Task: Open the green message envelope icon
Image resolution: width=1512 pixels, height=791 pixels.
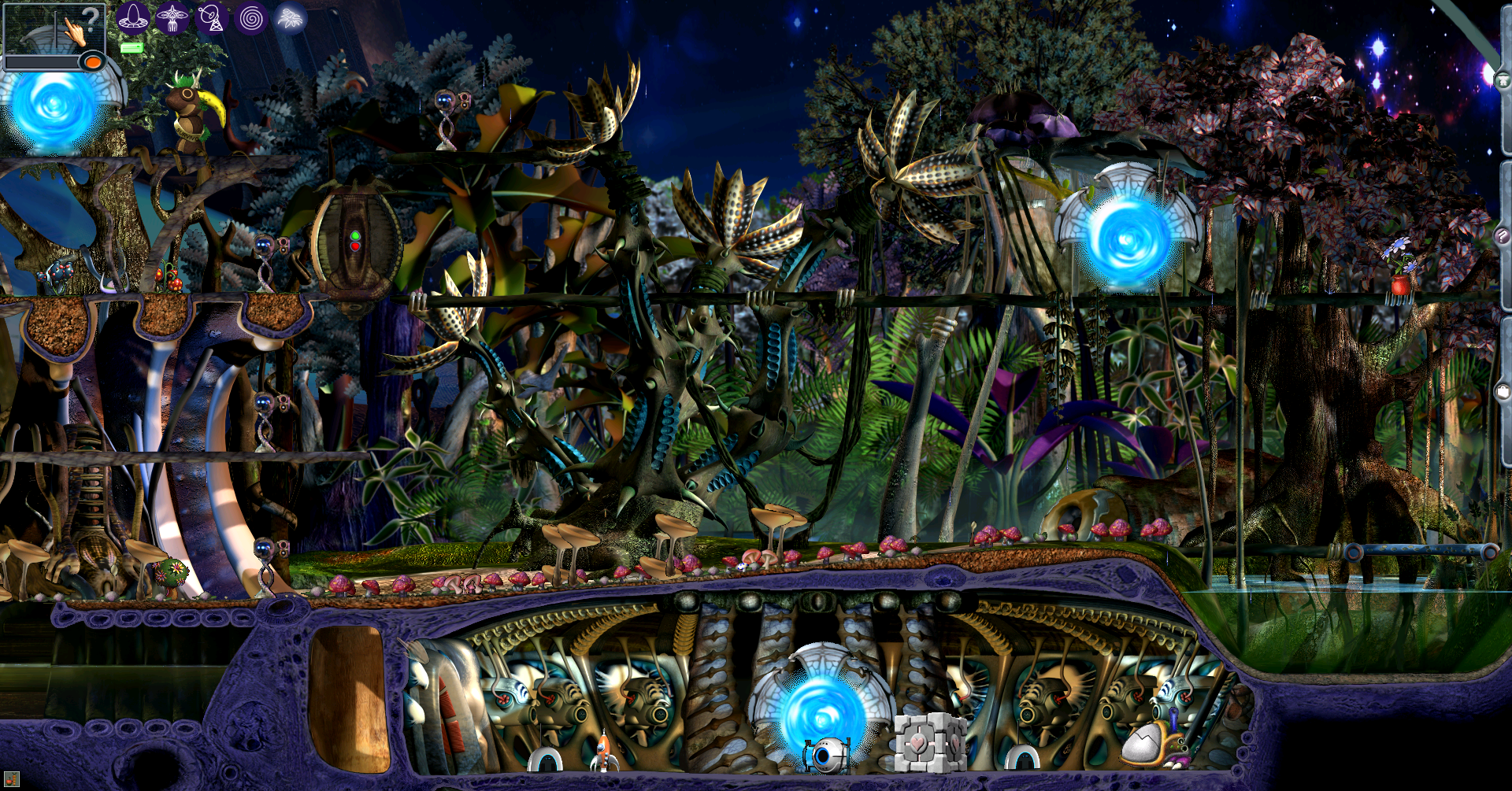Action: point(132,48)
